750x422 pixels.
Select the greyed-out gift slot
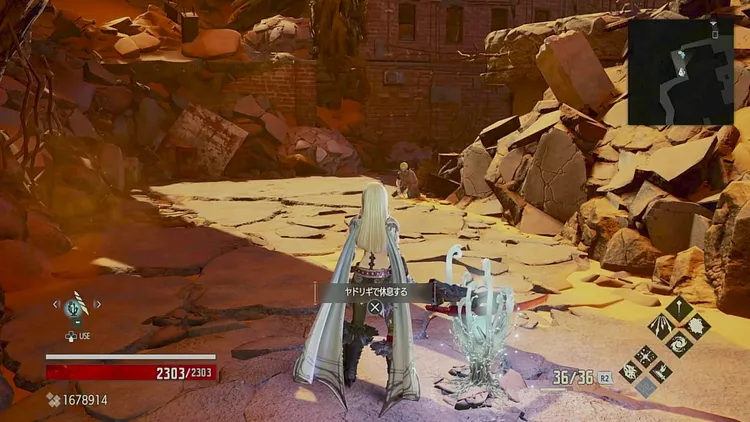645,387
